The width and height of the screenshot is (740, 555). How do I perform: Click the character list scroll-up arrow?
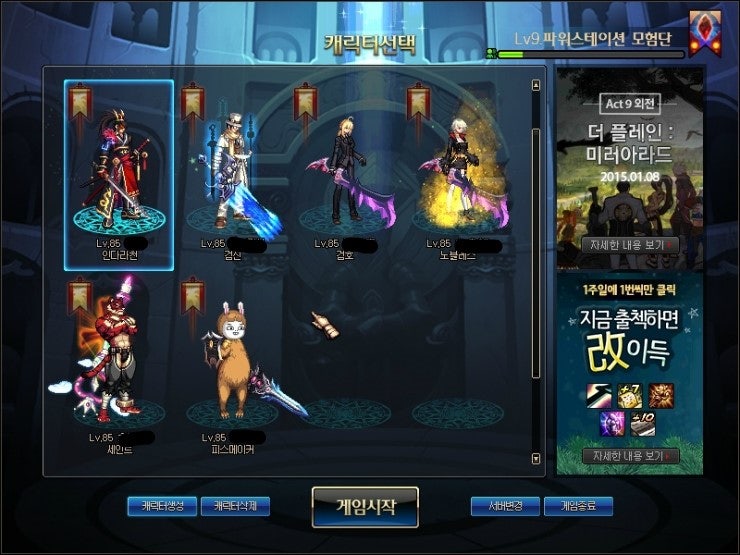coord(537,85)
